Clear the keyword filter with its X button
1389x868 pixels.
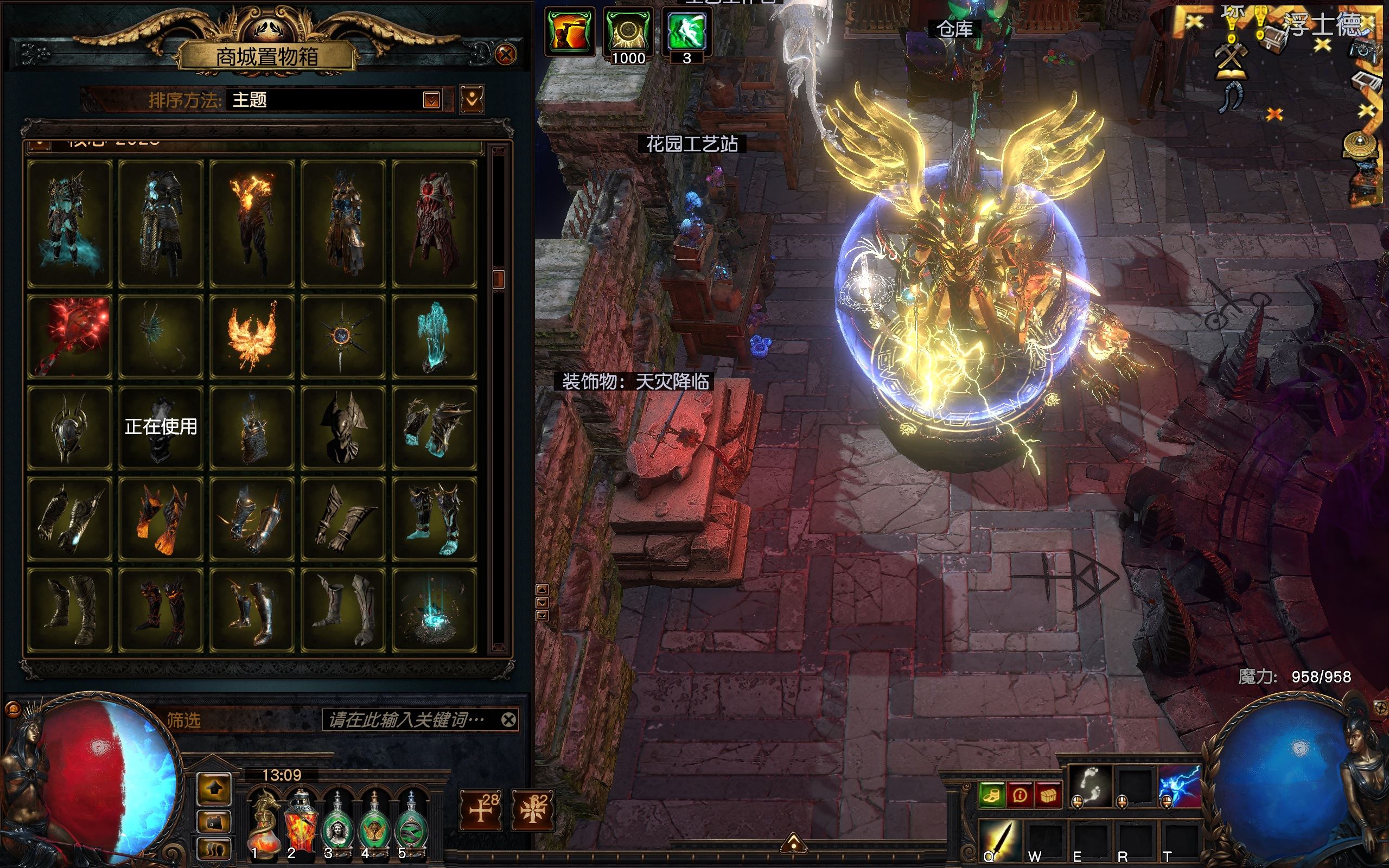point(508,719)
